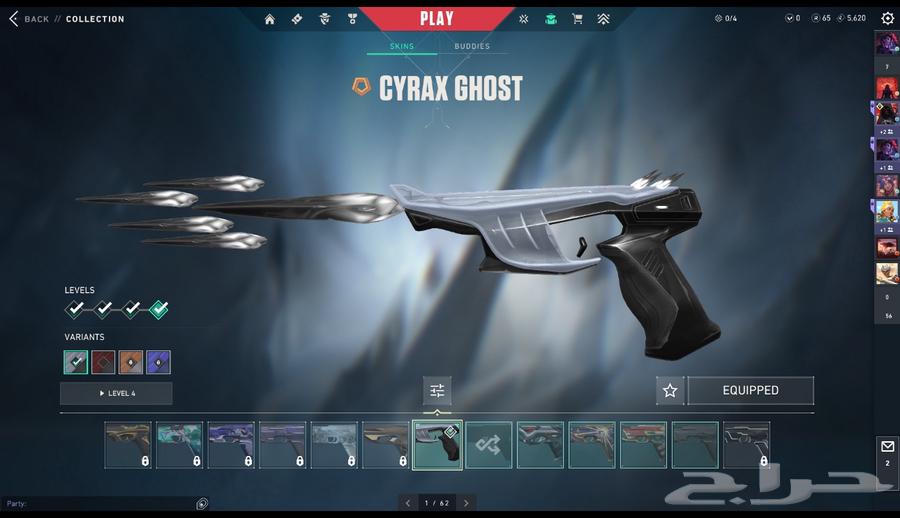Open the store shopping cart icon

click(x=577, y=19)
